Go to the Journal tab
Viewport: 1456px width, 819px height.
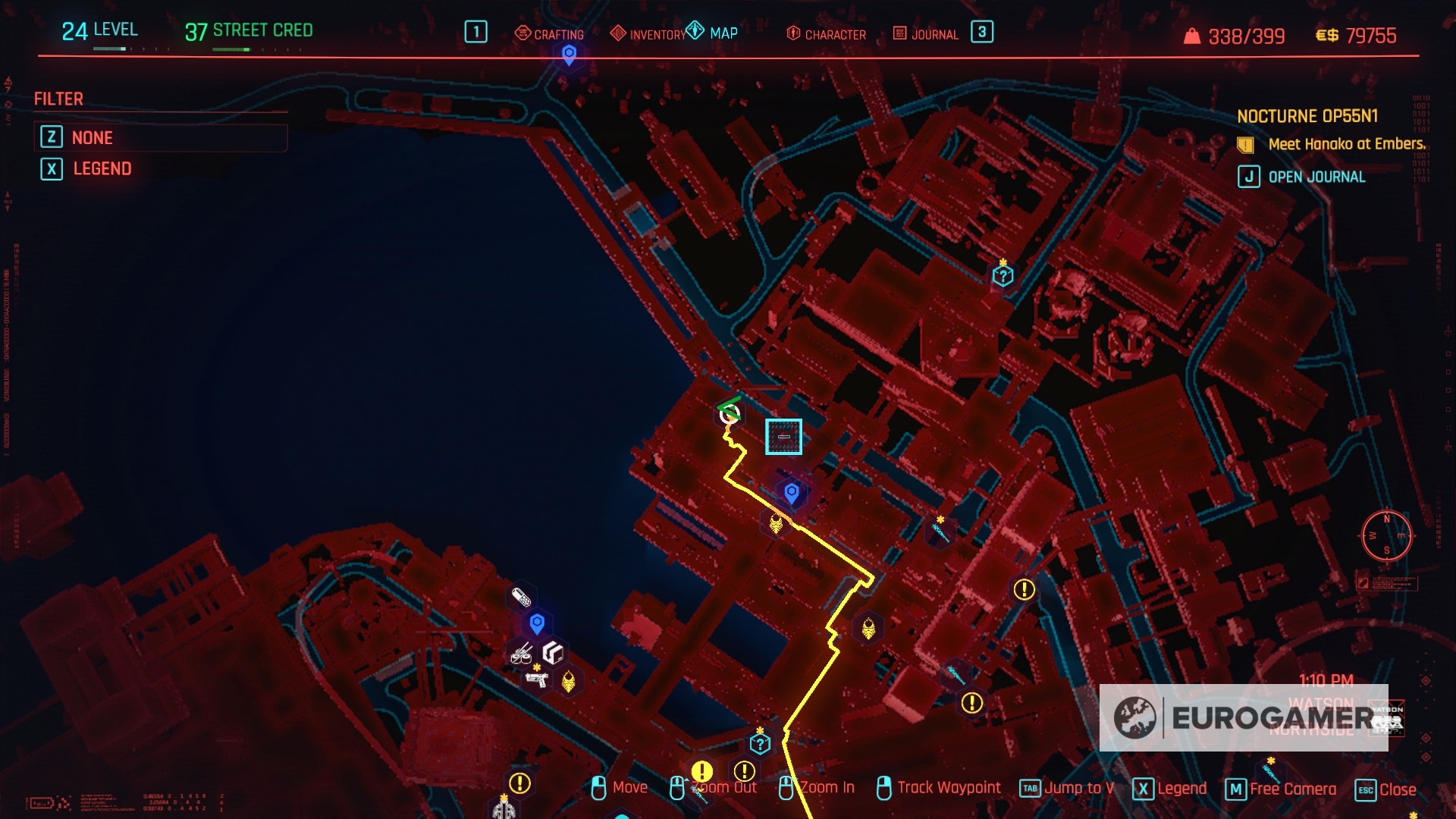coord(926,34)
